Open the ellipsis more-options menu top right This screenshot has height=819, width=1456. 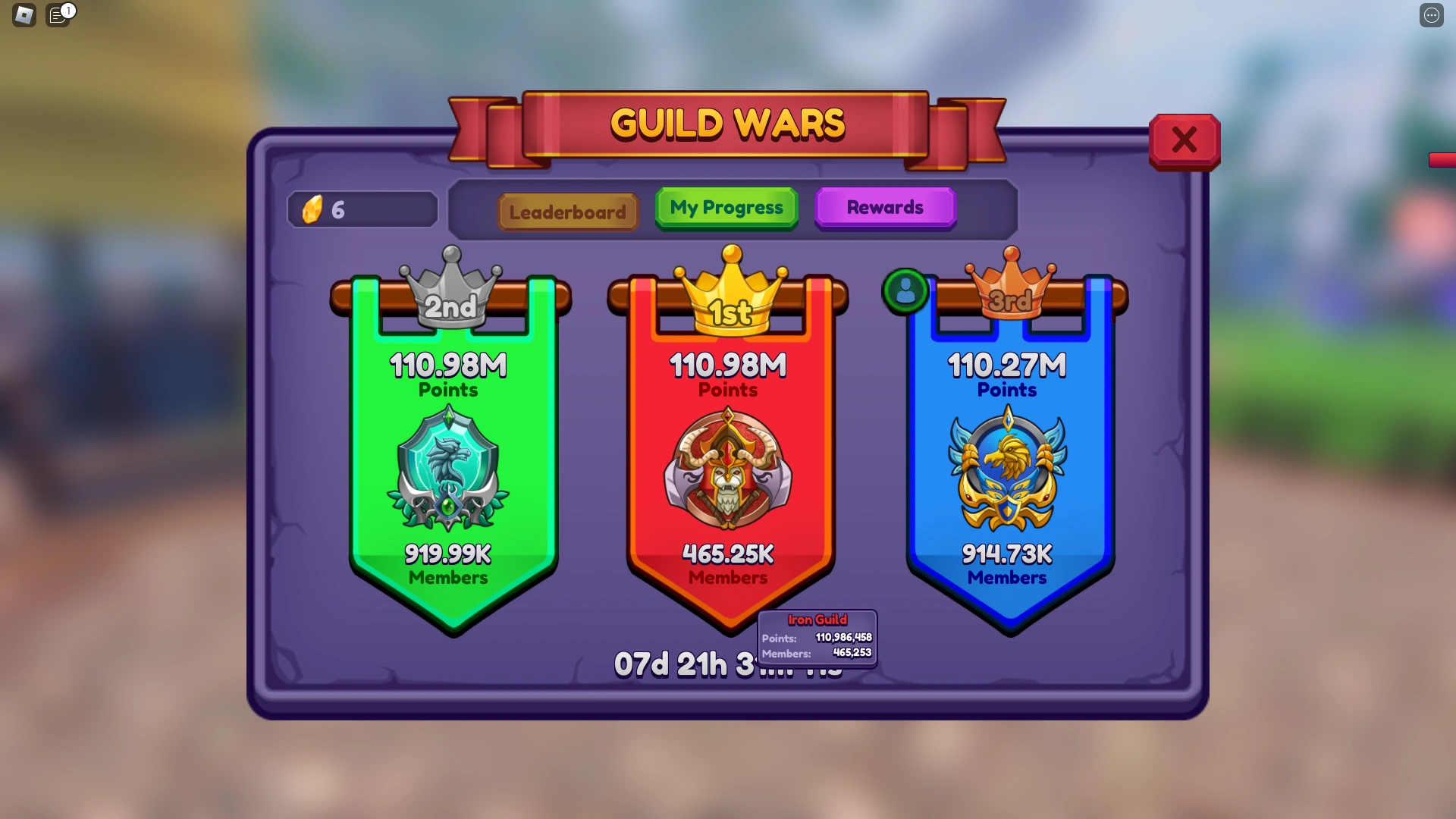coord(1432,15)
